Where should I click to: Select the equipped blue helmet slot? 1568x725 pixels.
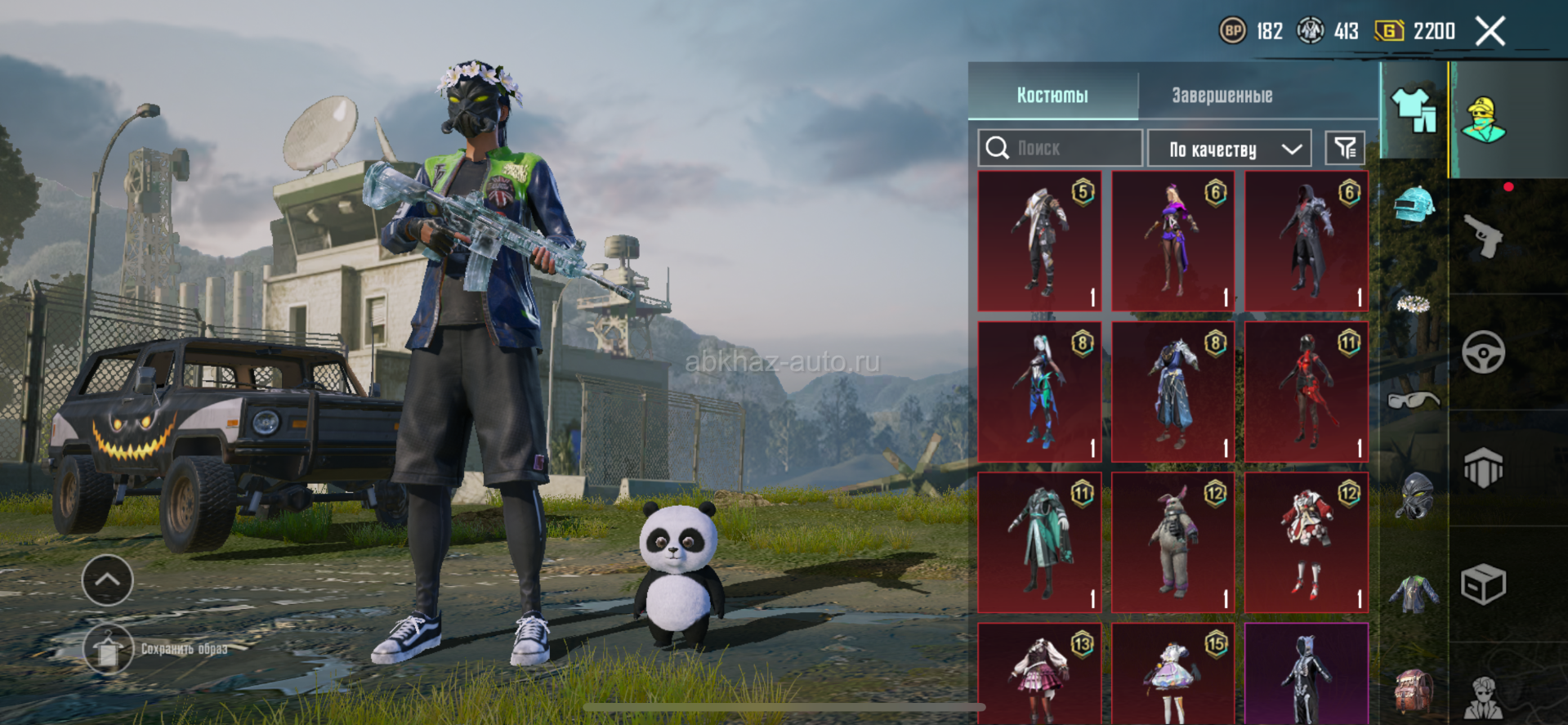click(1414, 204)
